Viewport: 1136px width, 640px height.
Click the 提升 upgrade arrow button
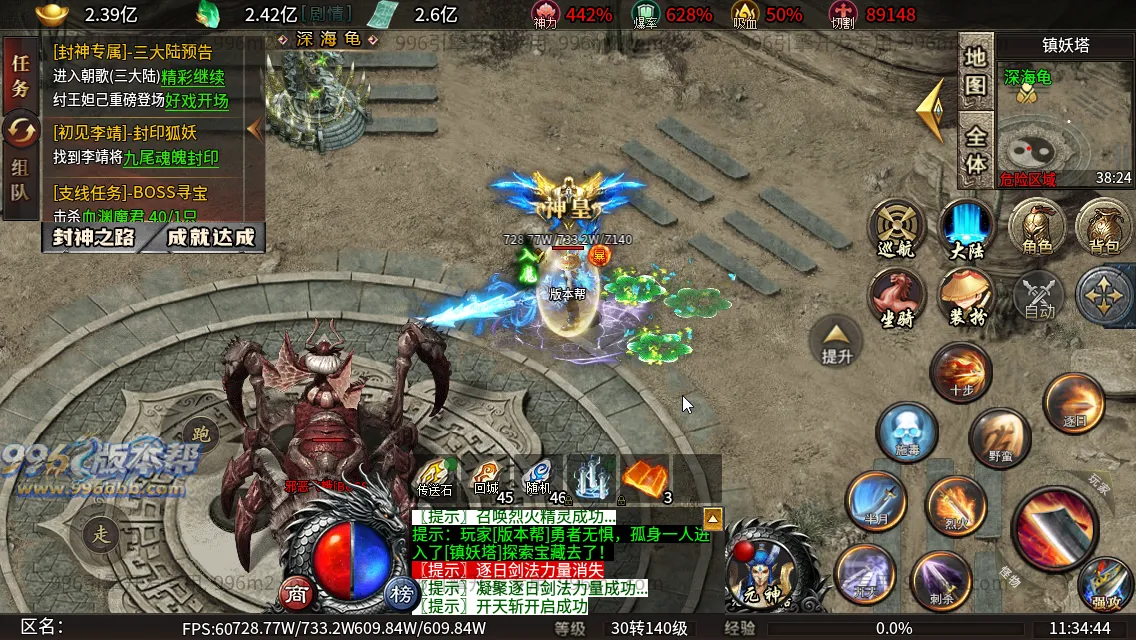click(836, 340)
